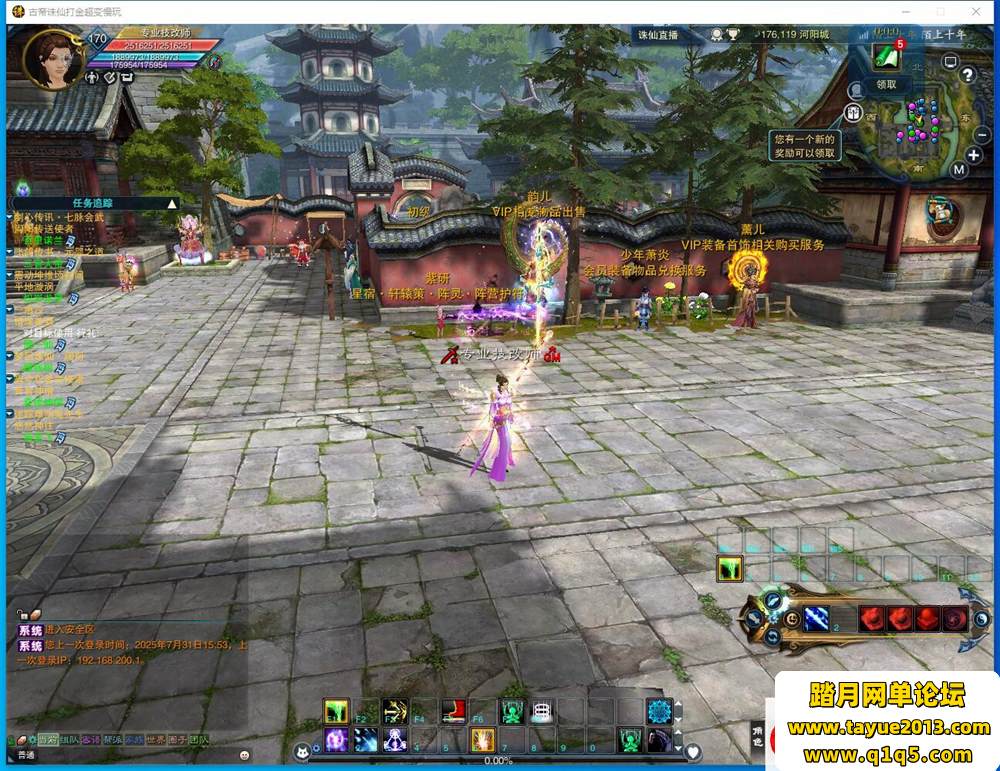This screenshot has width=1000, height=771.
Task: Activate the blue mandala skill slot
Action: (x=658, y=711)
